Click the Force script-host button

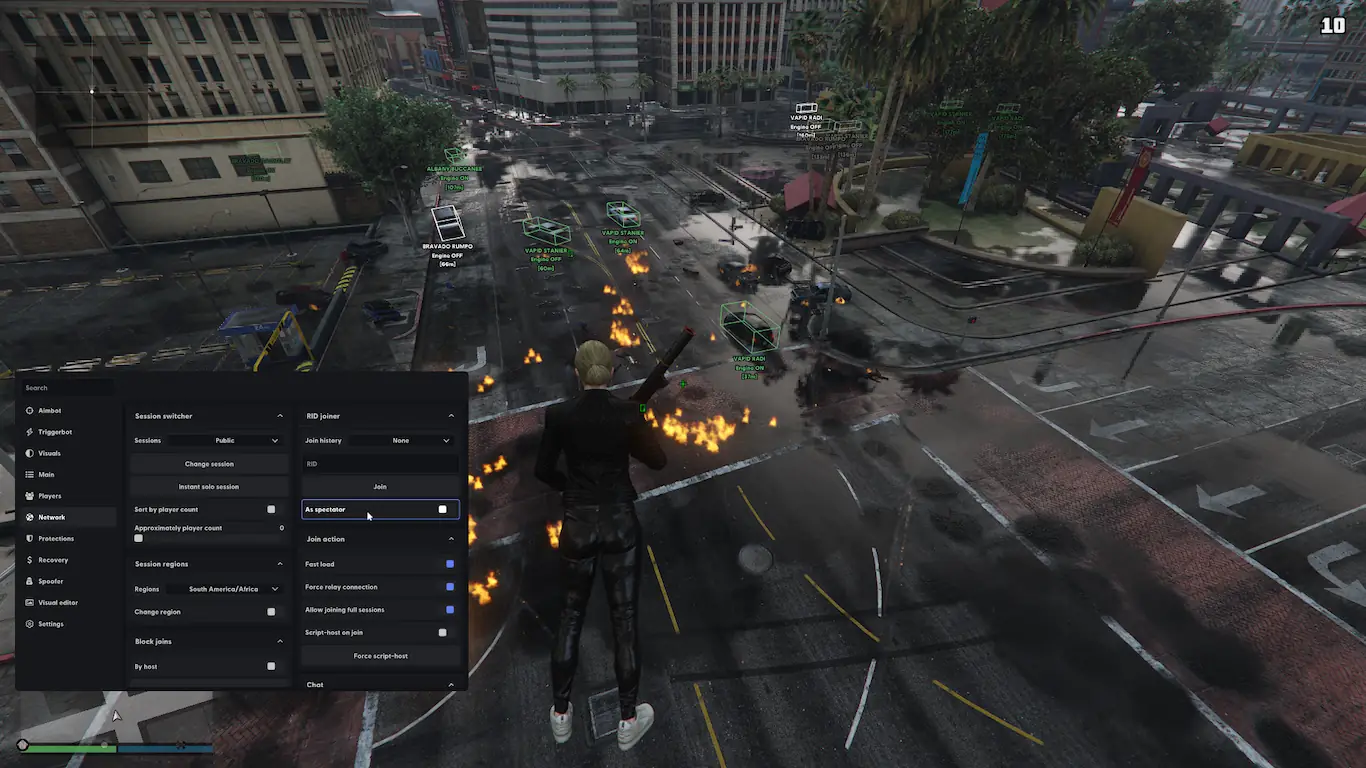click(380, 656)
